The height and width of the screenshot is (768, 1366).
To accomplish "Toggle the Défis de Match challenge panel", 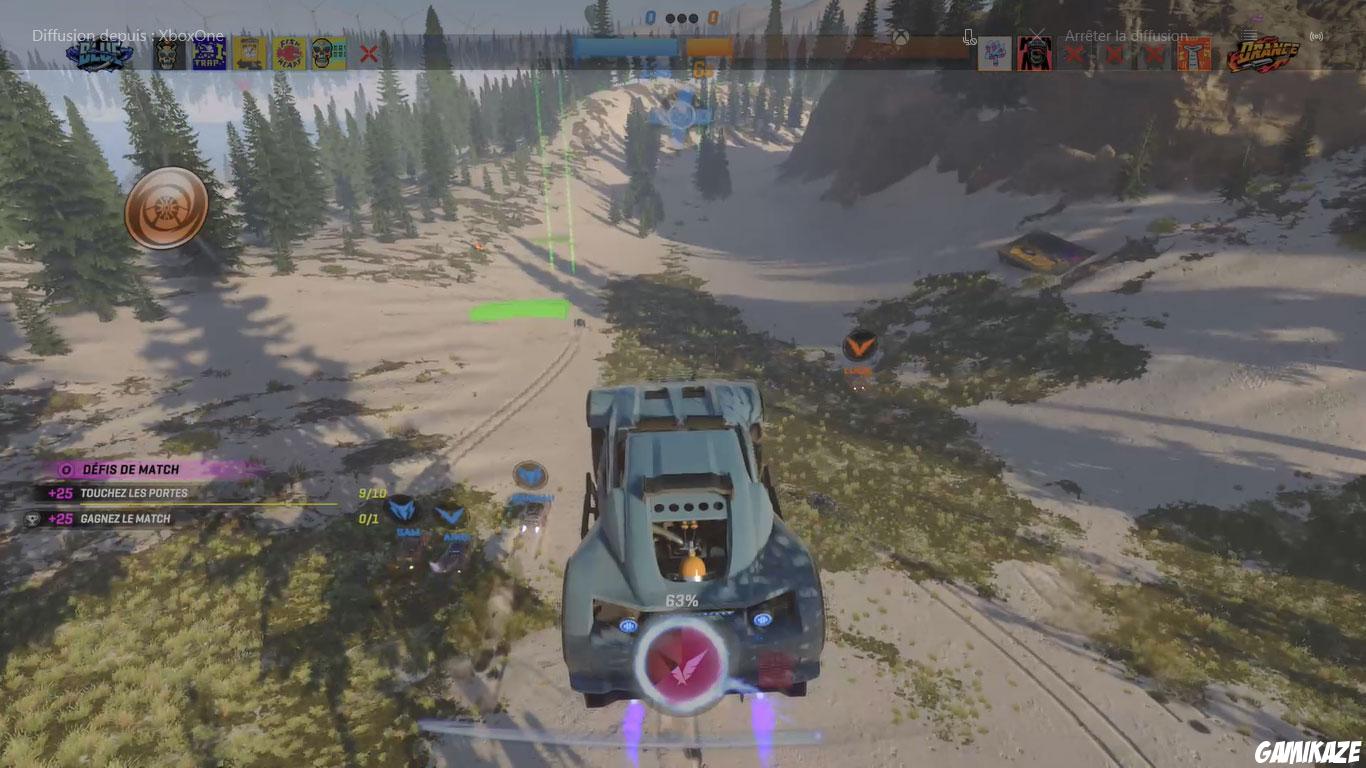I will coord(120,469).
